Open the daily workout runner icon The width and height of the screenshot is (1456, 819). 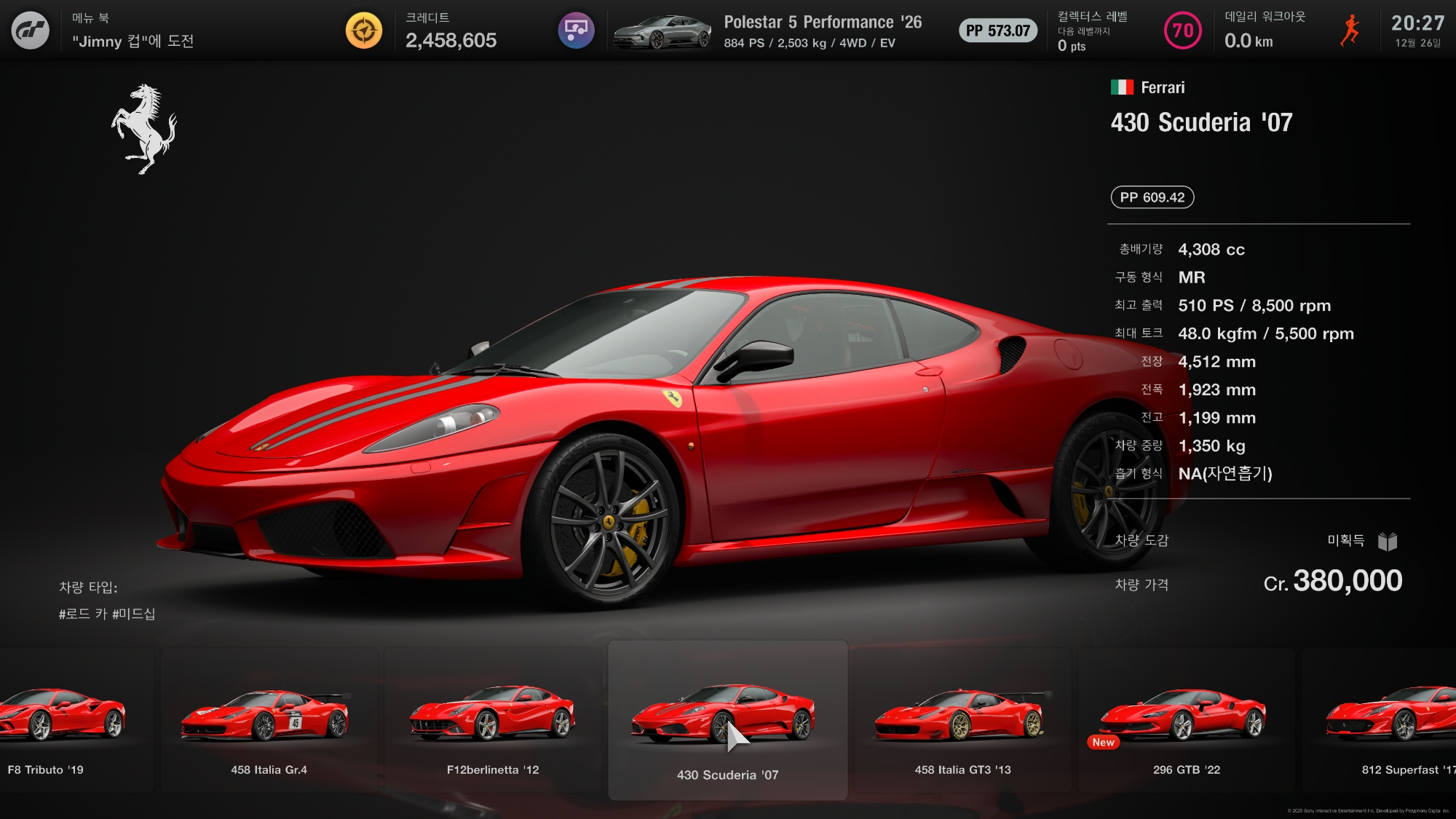(x=1350, y=31)
